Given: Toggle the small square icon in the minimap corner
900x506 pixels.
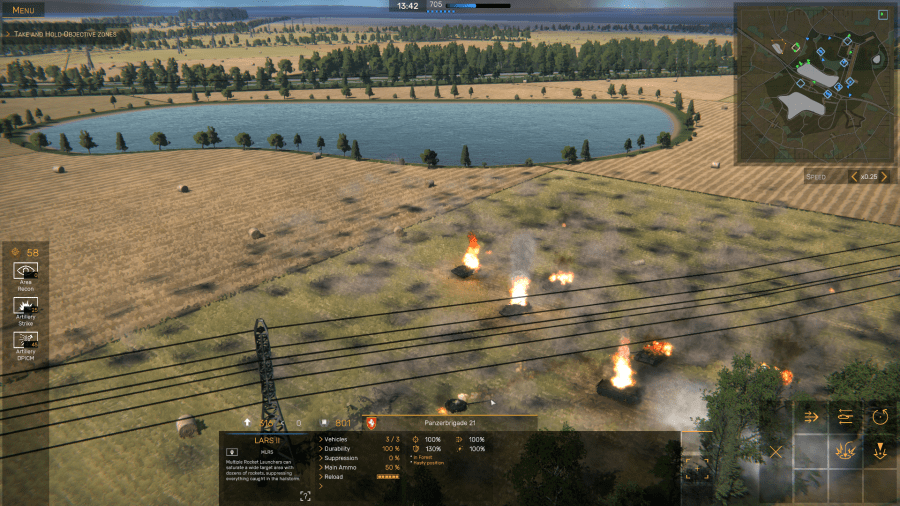Looking at the screenshot, I should pos(882,14).
